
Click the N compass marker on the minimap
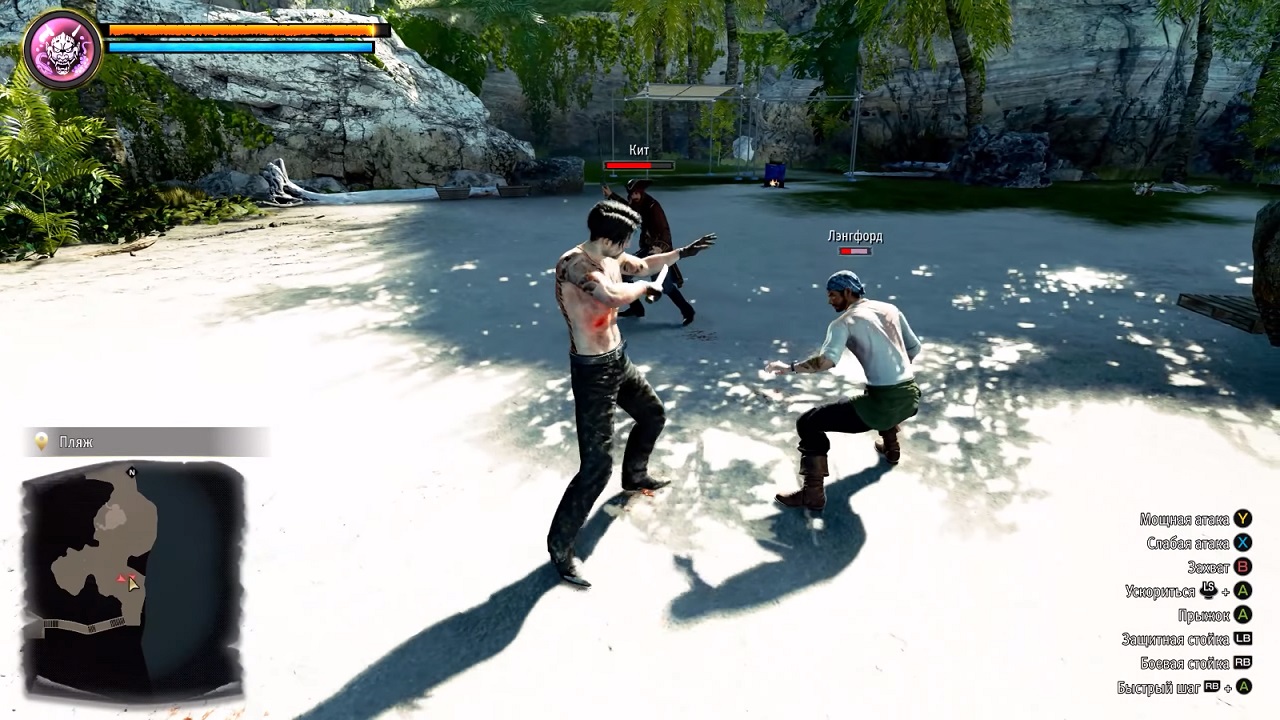(x=134, y=470)
